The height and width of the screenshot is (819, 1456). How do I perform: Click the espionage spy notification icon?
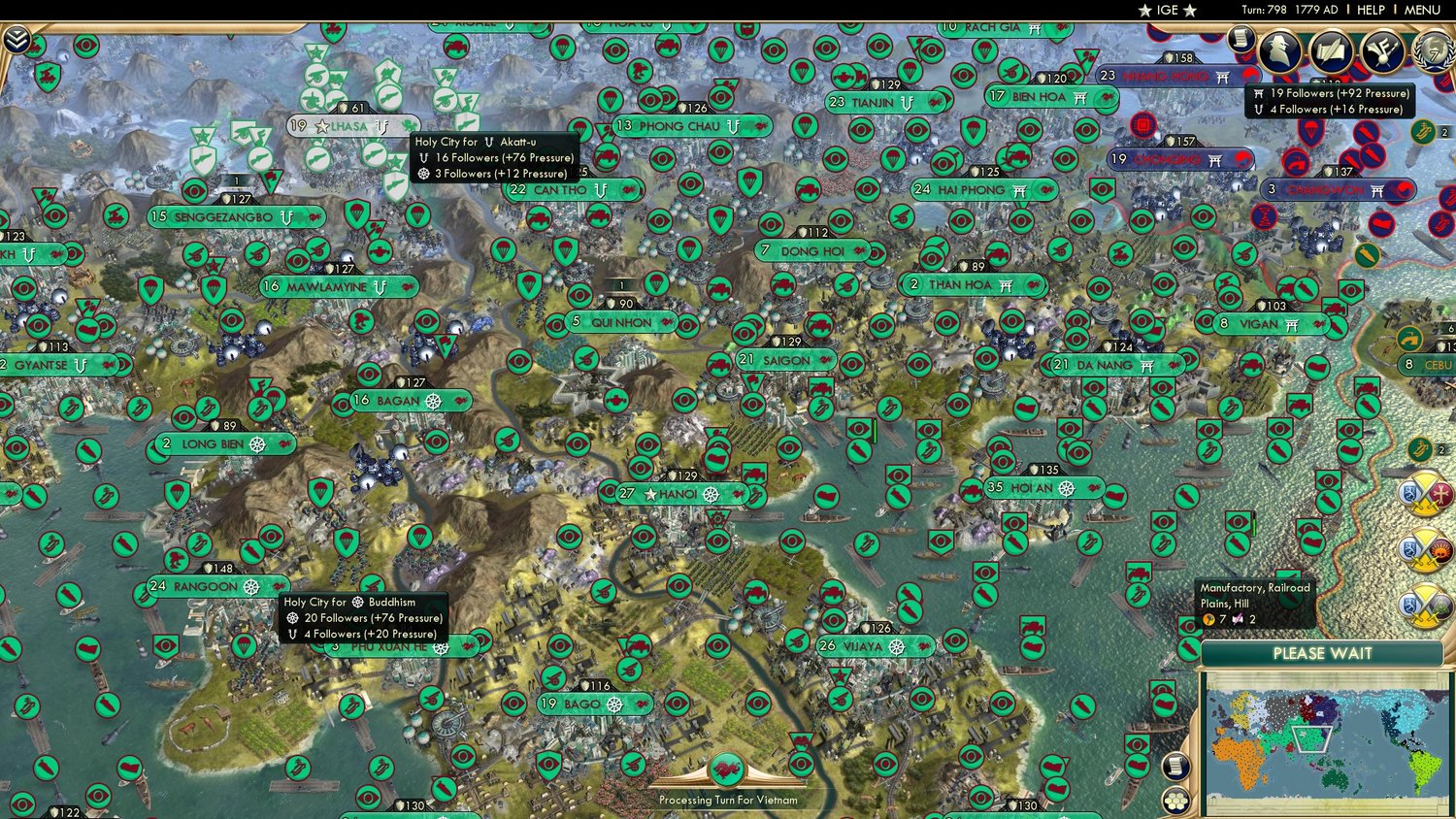pyautogui.click(x=1281, y=50)
